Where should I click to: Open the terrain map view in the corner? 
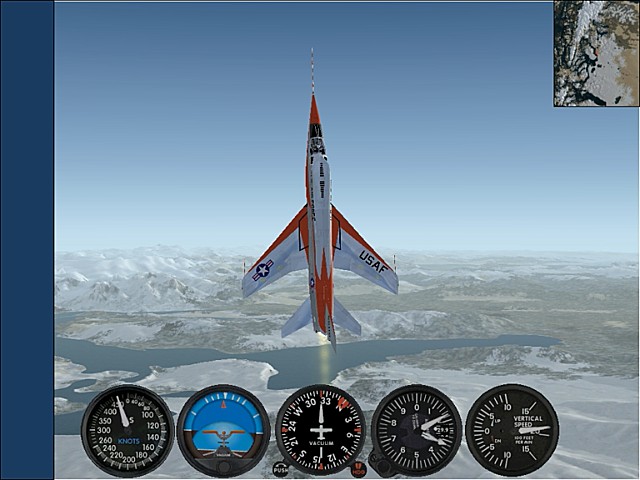point(596,53)
